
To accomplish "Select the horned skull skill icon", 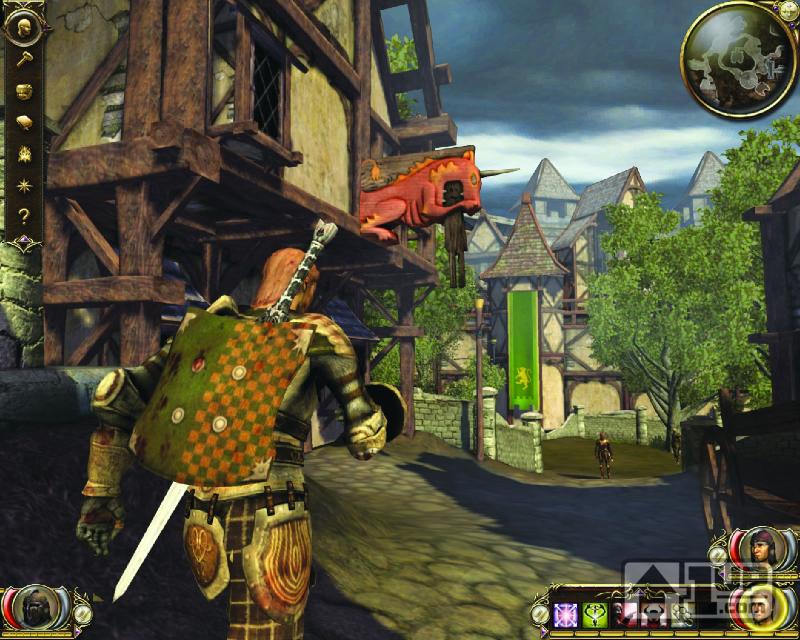I will click(654, 614).
